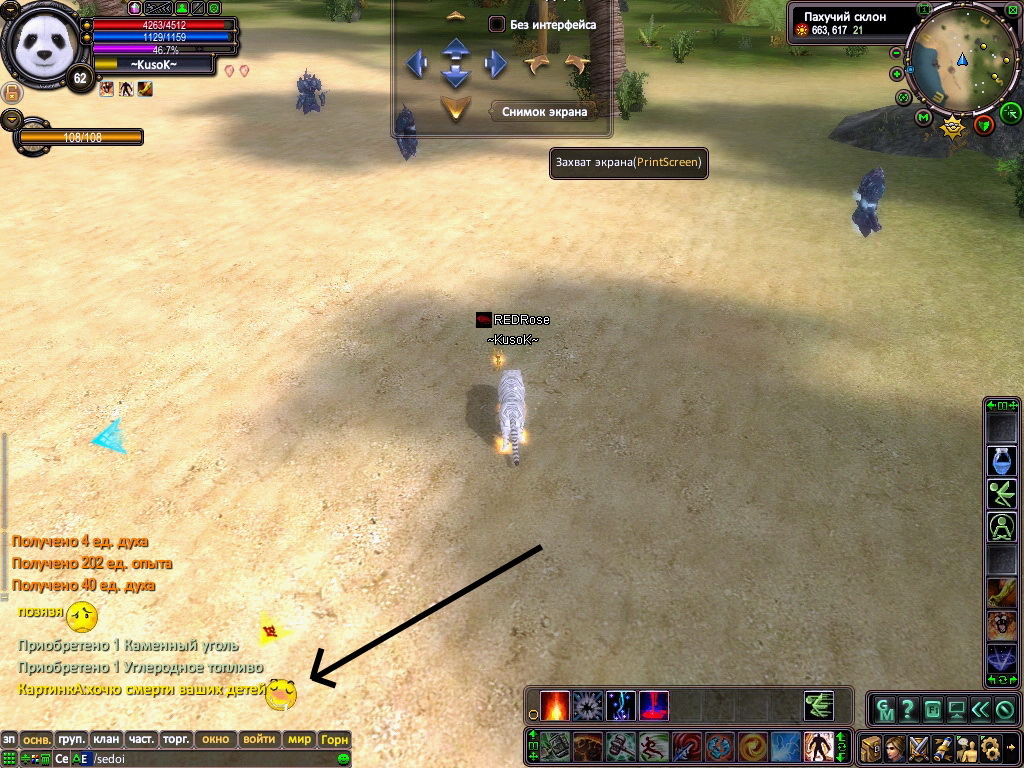
Task: Open the GM help button
Action: (885, 710)
